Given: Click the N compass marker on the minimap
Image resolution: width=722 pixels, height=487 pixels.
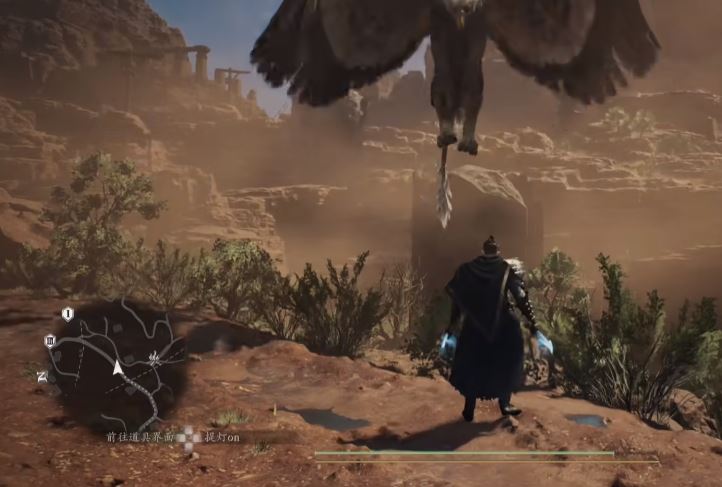Looking at the screenshot, I should tap(42, 376).
